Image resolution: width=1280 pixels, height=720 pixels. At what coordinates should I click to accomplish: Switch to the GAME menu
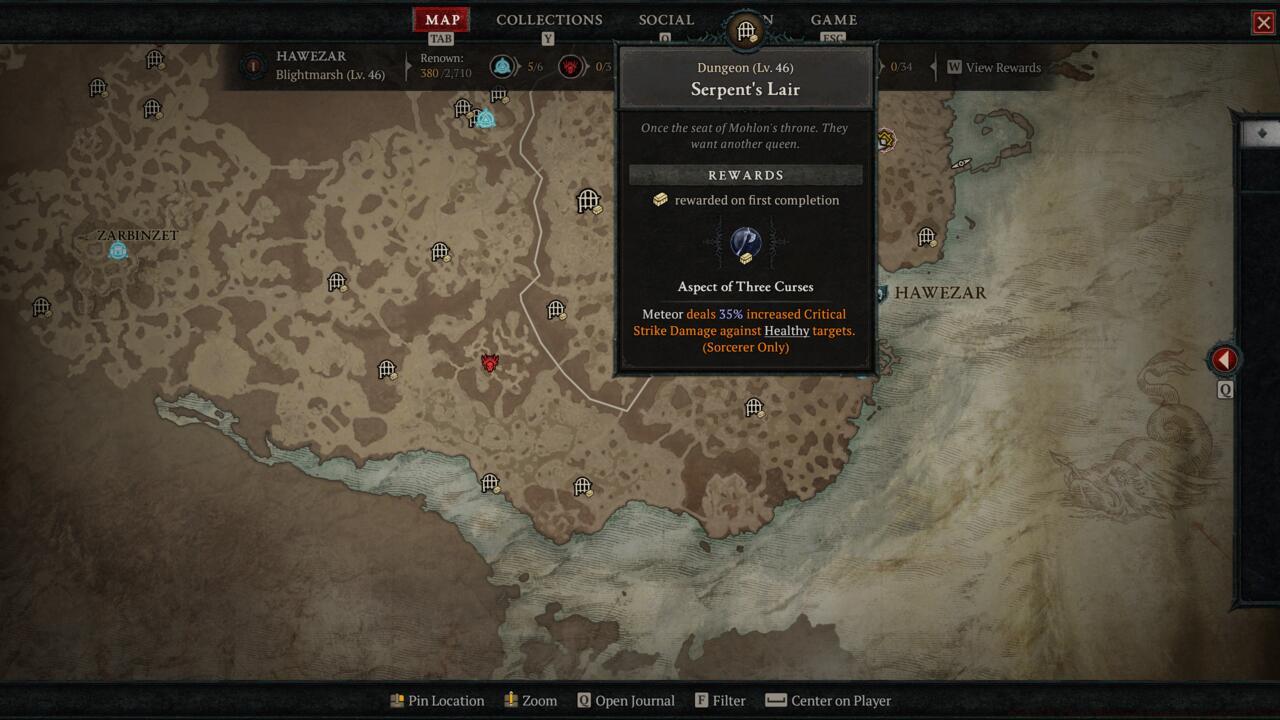[x=833, y=19]
